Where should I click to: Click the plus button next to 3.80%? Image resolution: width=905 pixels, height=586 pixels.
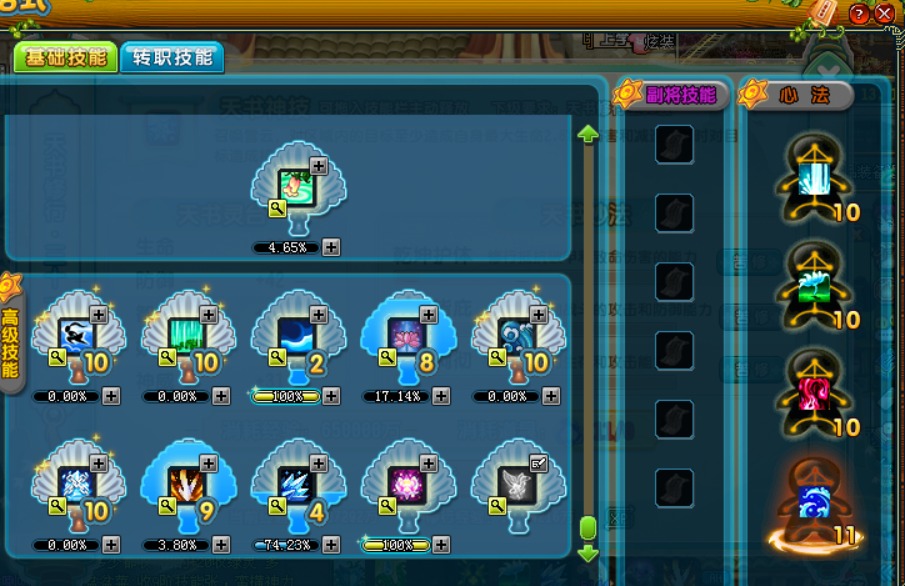point(221,545)
